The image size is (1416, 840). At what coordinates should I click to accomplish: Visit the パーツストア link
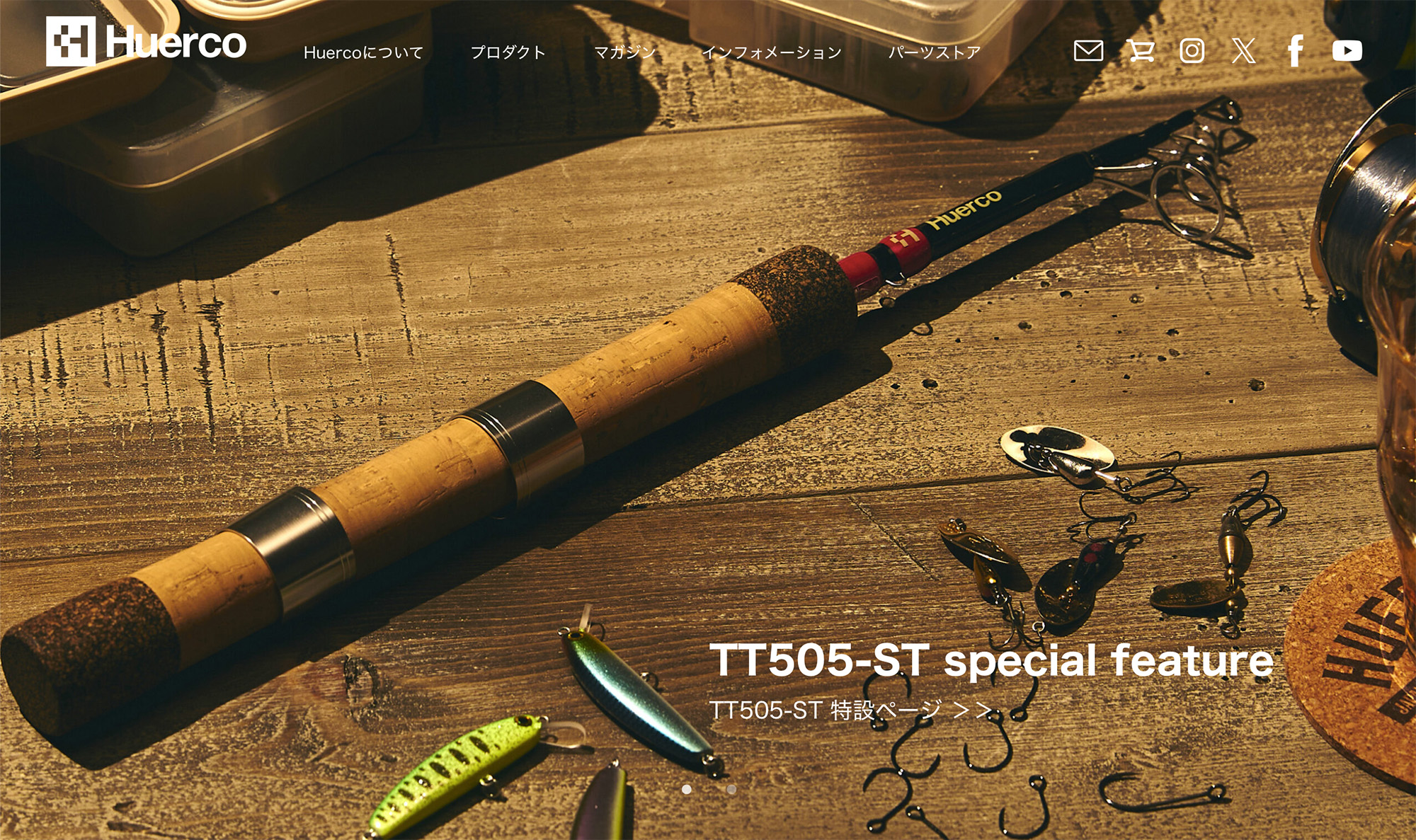tap(935, 52)
